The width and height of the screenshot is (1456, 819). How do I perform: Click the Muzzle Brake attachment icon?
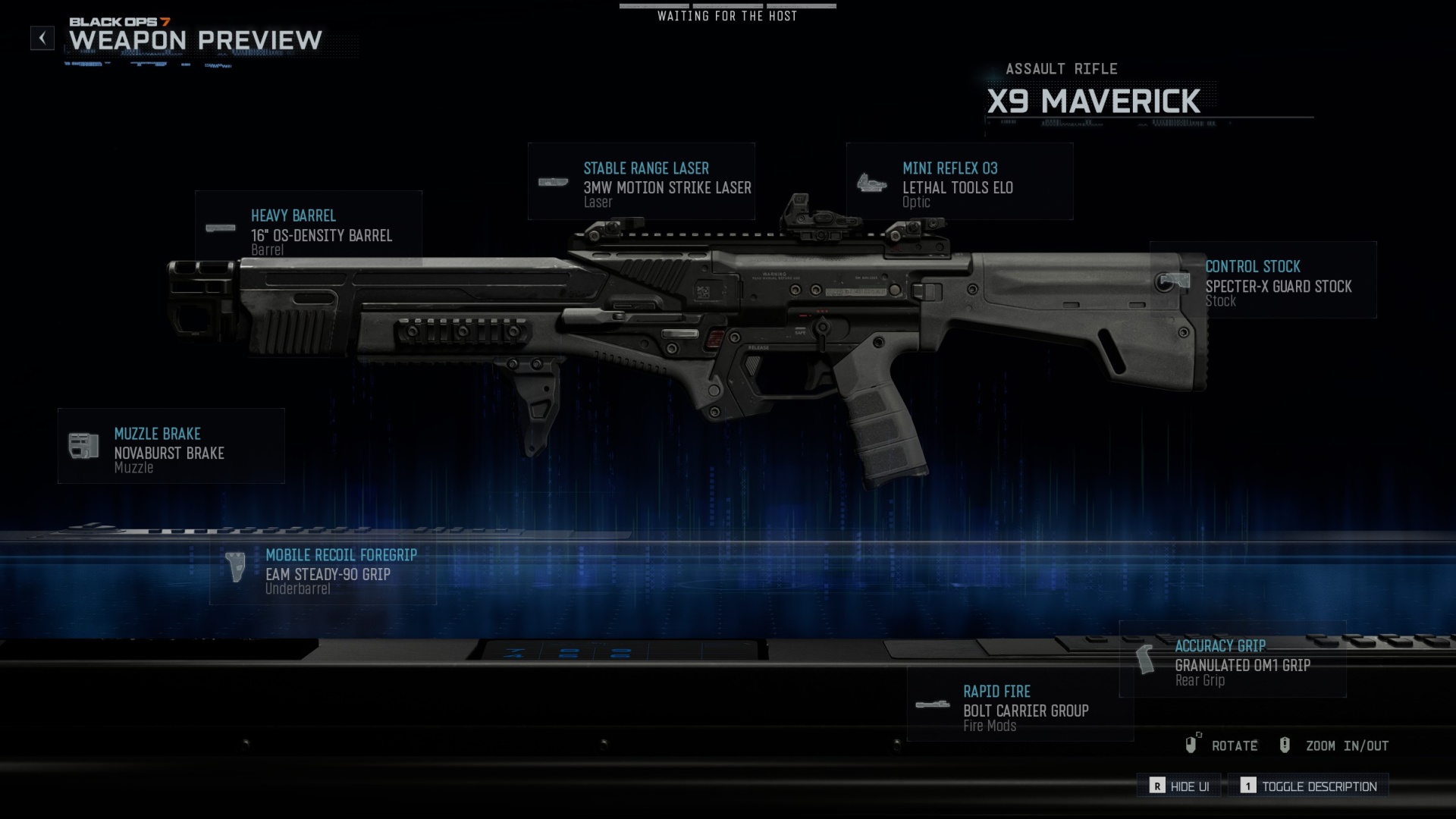click(x=83, y=445)
